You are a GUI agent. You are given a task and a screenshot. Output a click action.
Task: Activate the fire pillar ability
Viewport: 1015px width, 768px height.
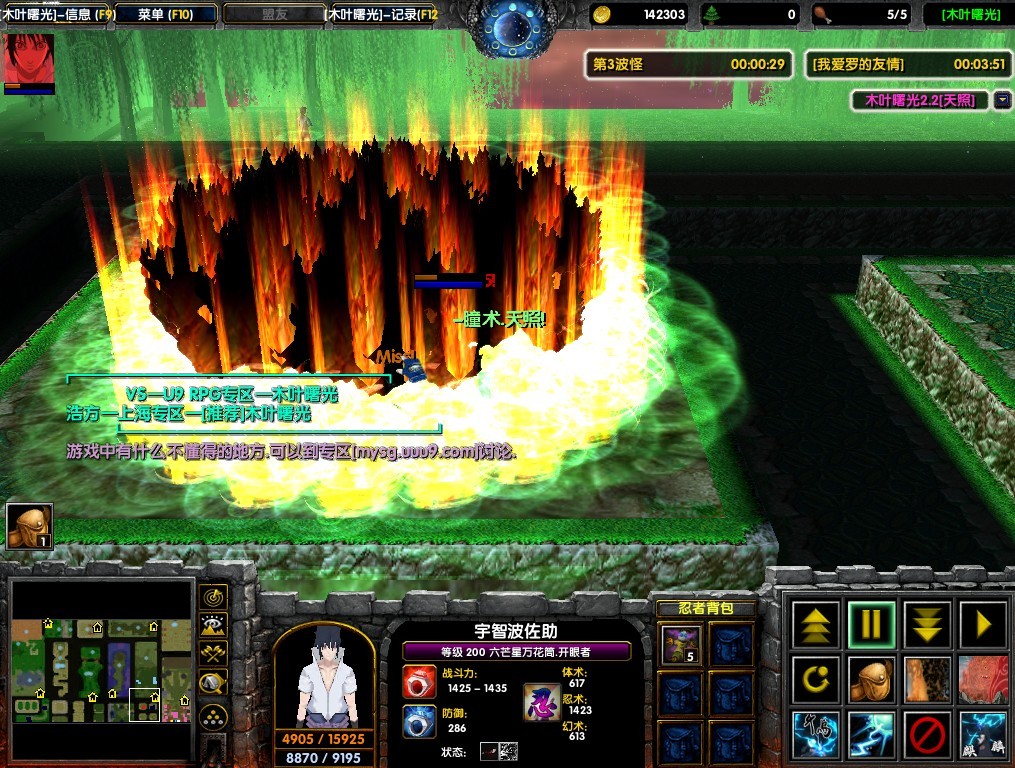click(927, 681)
